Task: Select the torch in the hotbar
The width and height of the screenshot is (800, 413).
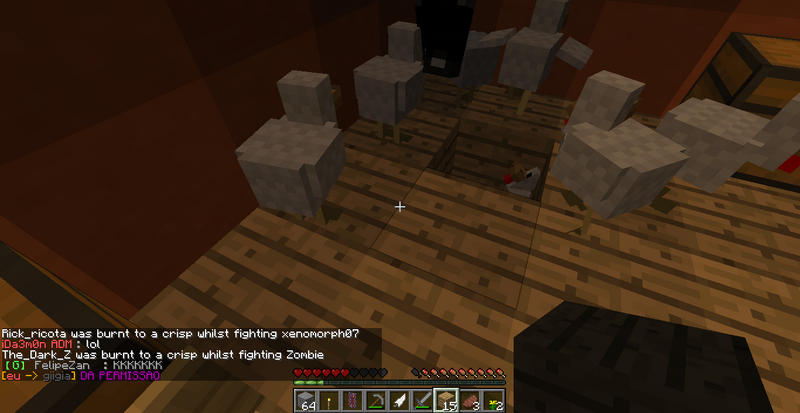Action: tap(327, 400)
